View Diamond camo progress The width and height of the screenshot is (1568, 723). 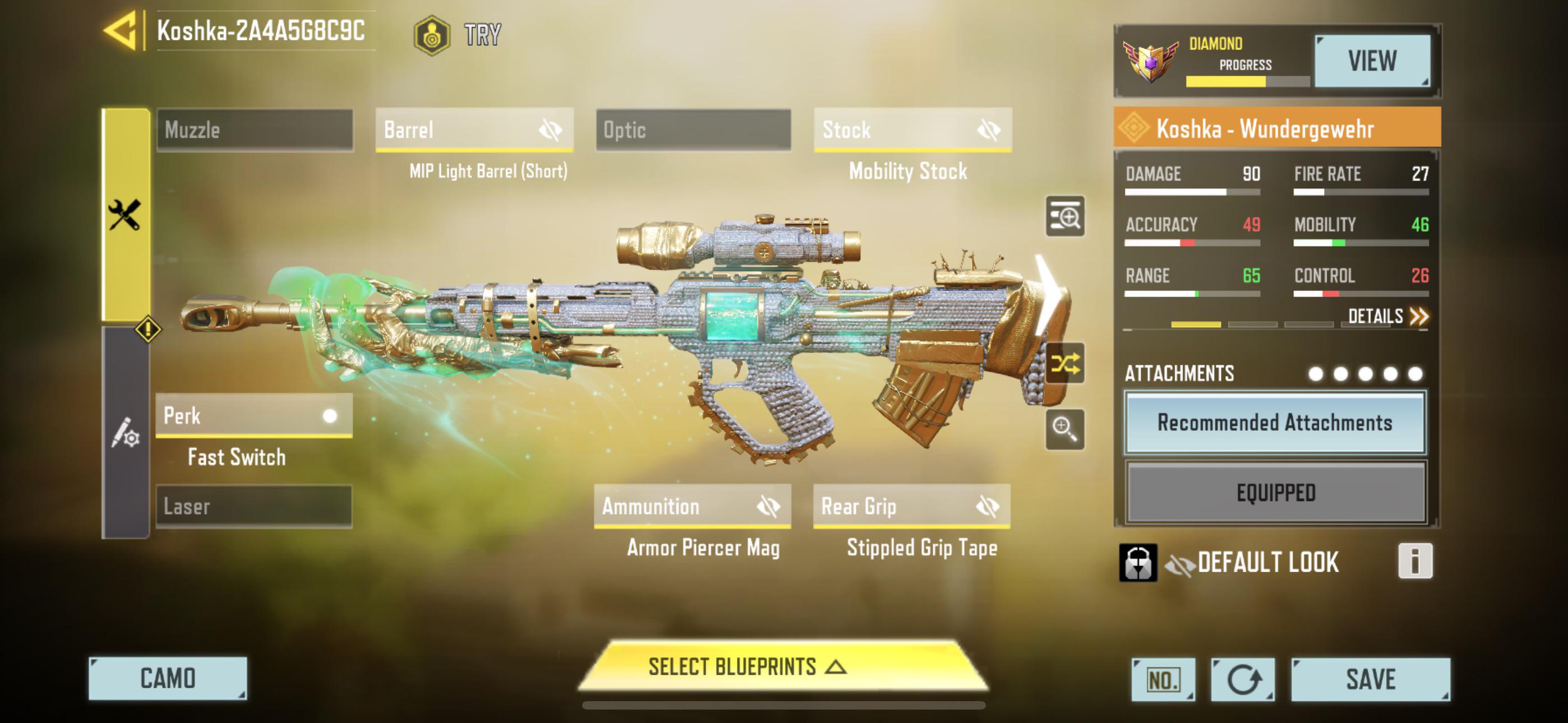coord(1371,61)
